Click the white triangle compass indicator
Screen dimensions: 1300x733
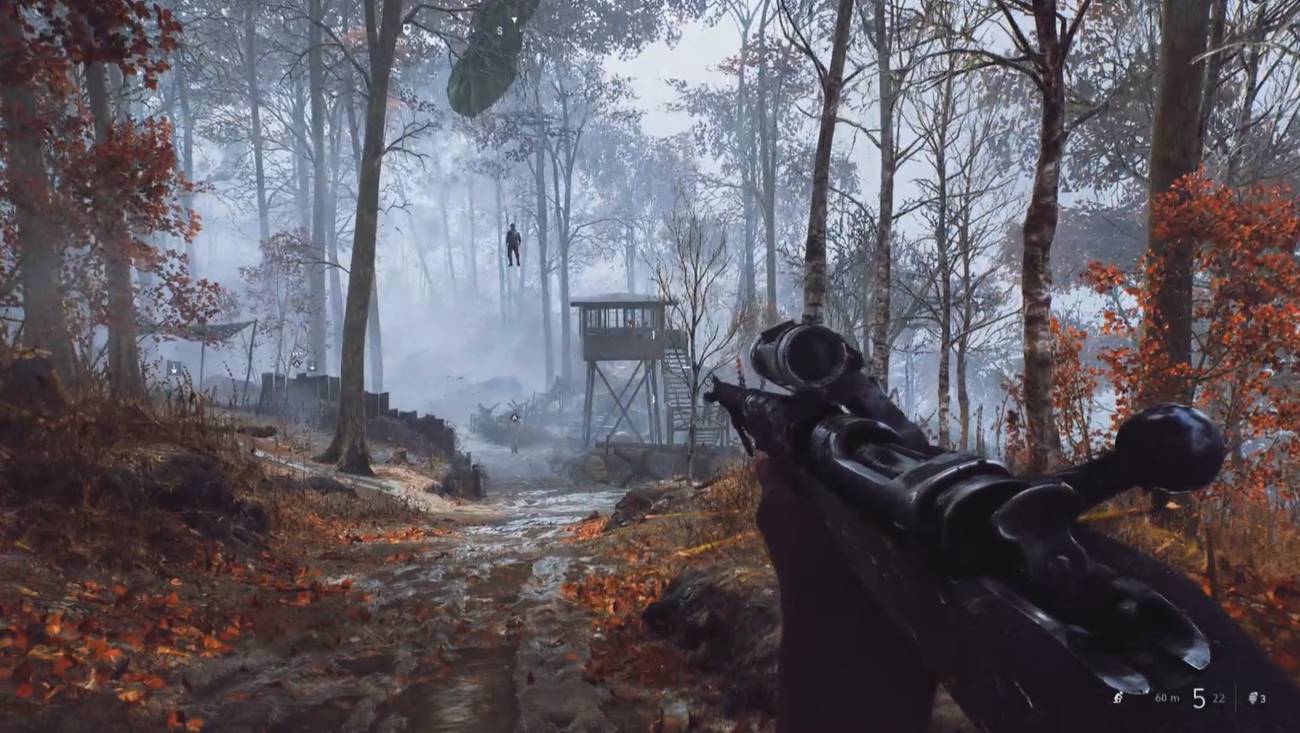(x=514, y=19)
